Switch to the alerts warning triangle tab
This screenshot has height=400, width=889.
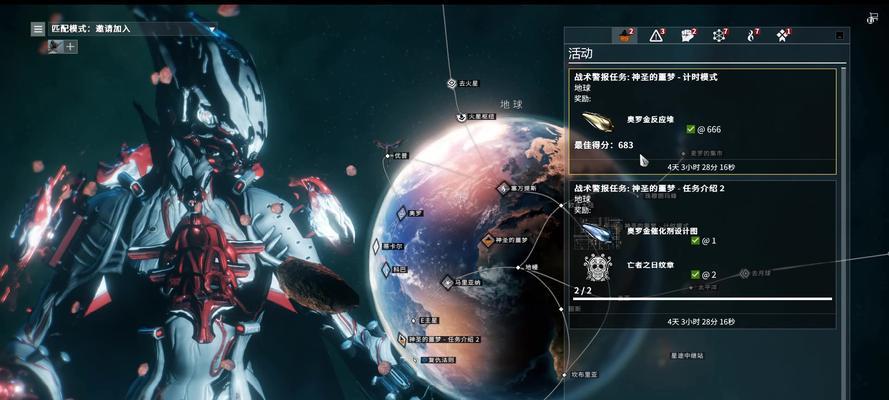pos(656,36)
